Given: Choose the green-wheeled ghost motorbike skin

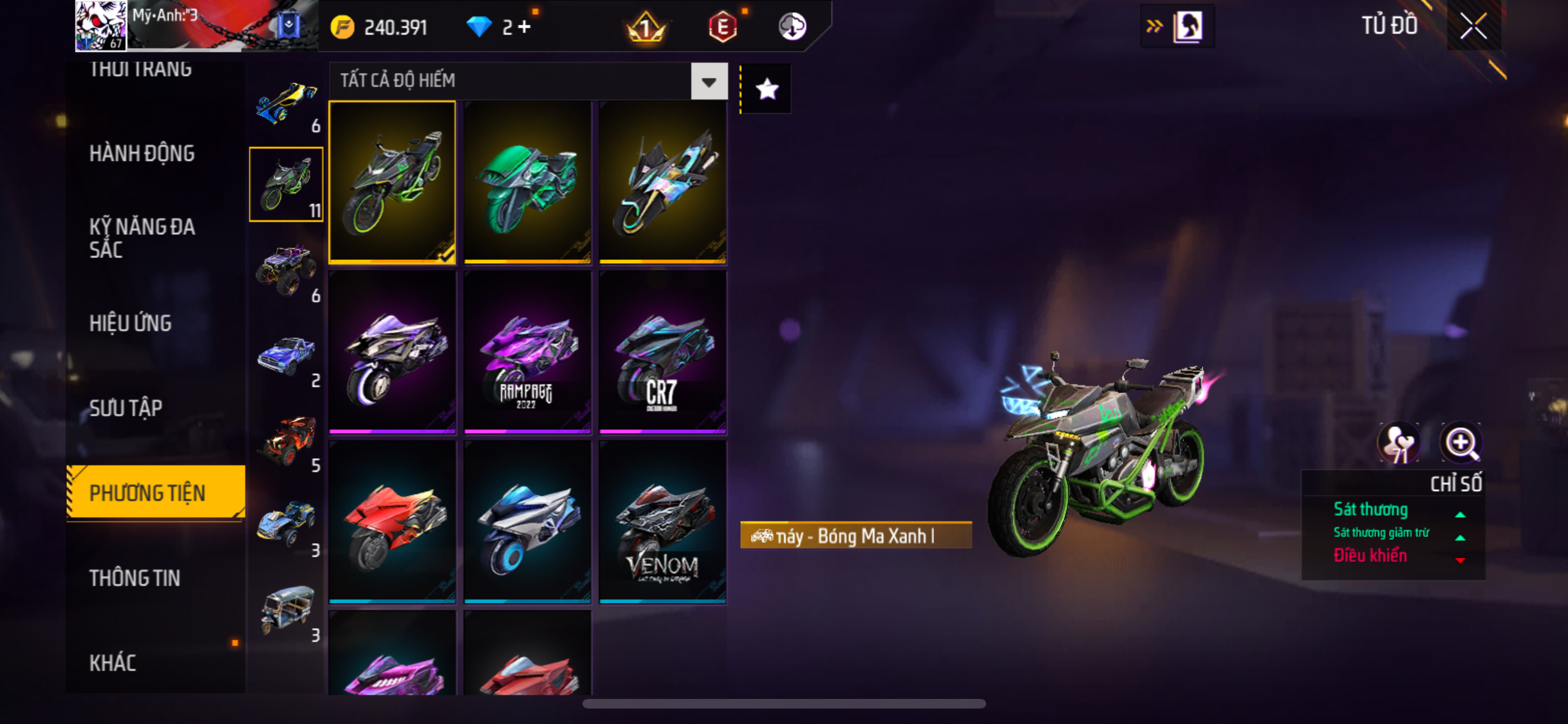Looking at the screenshot, I should (392, 182).
